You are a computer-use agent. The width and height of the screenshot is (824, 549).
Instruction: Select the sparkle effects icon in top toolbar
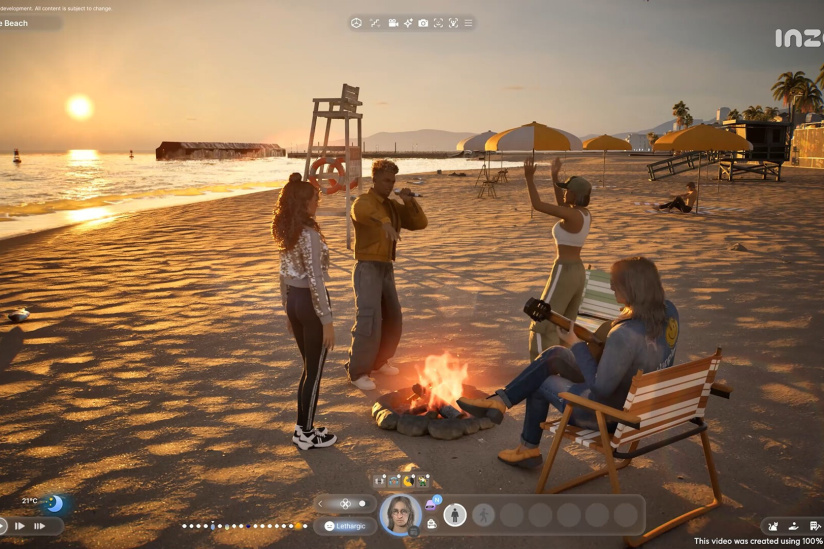[x=408, y=22]
